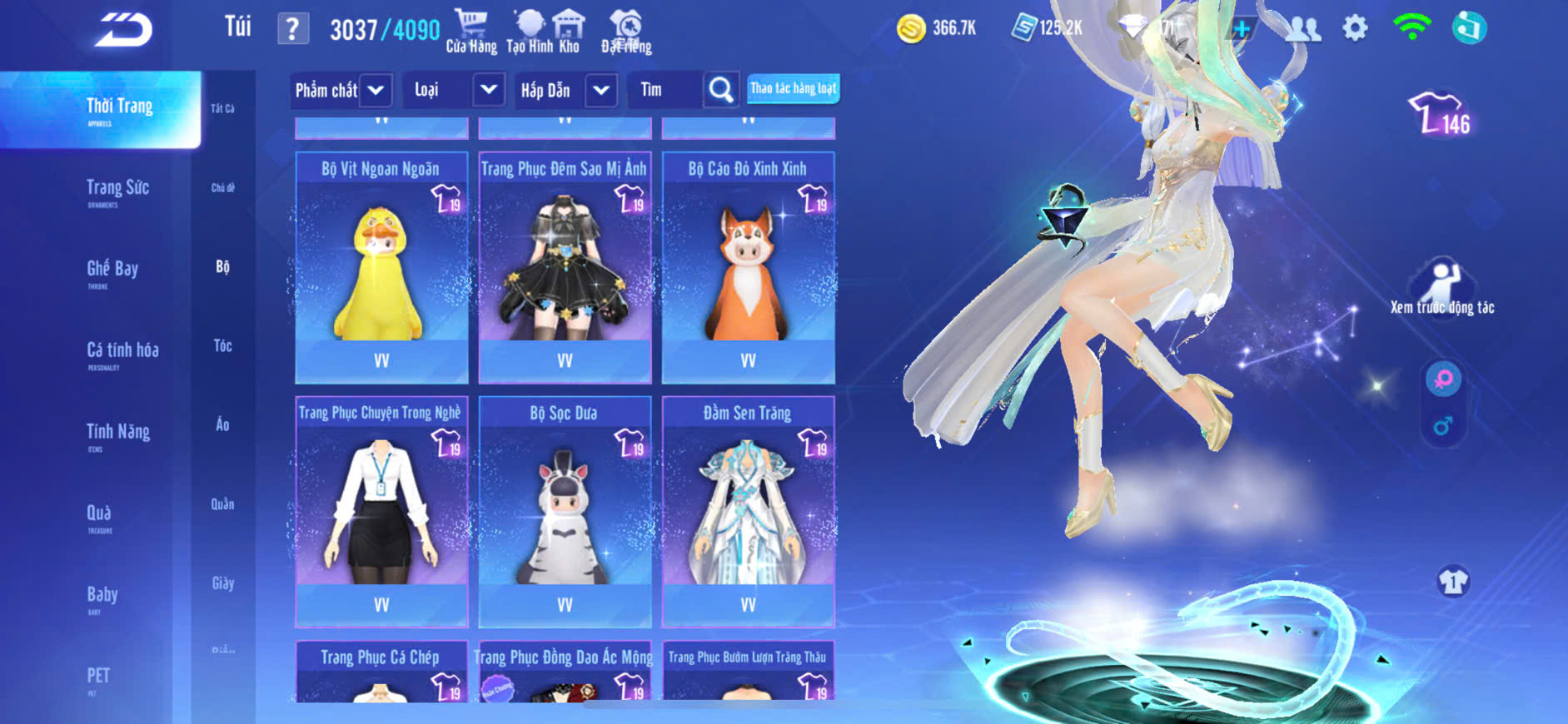Expand the Hấp Dẫn sort dropdown
Viewport: 1568px width, 724px height.
coord(601,90)
